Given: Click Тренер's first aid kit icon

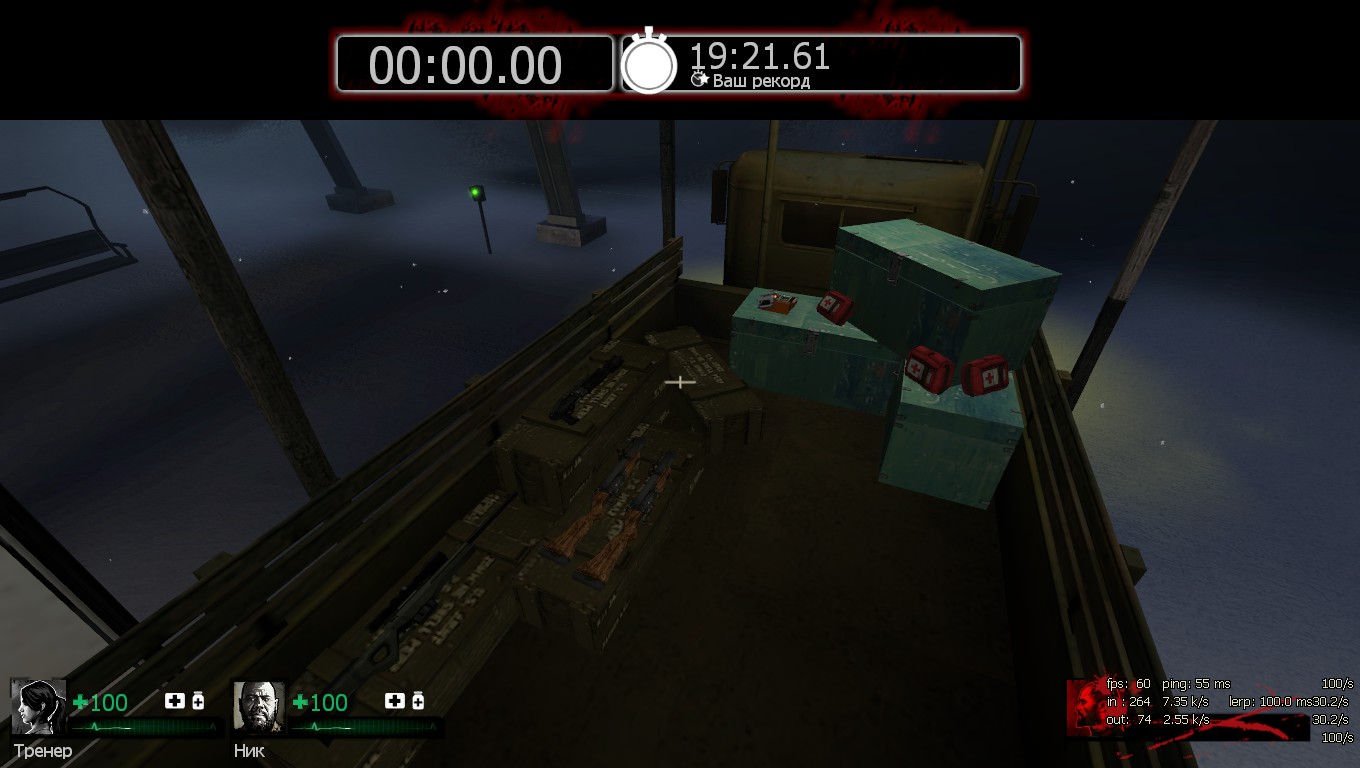Looking at the screenshot, I should (174, 701).
